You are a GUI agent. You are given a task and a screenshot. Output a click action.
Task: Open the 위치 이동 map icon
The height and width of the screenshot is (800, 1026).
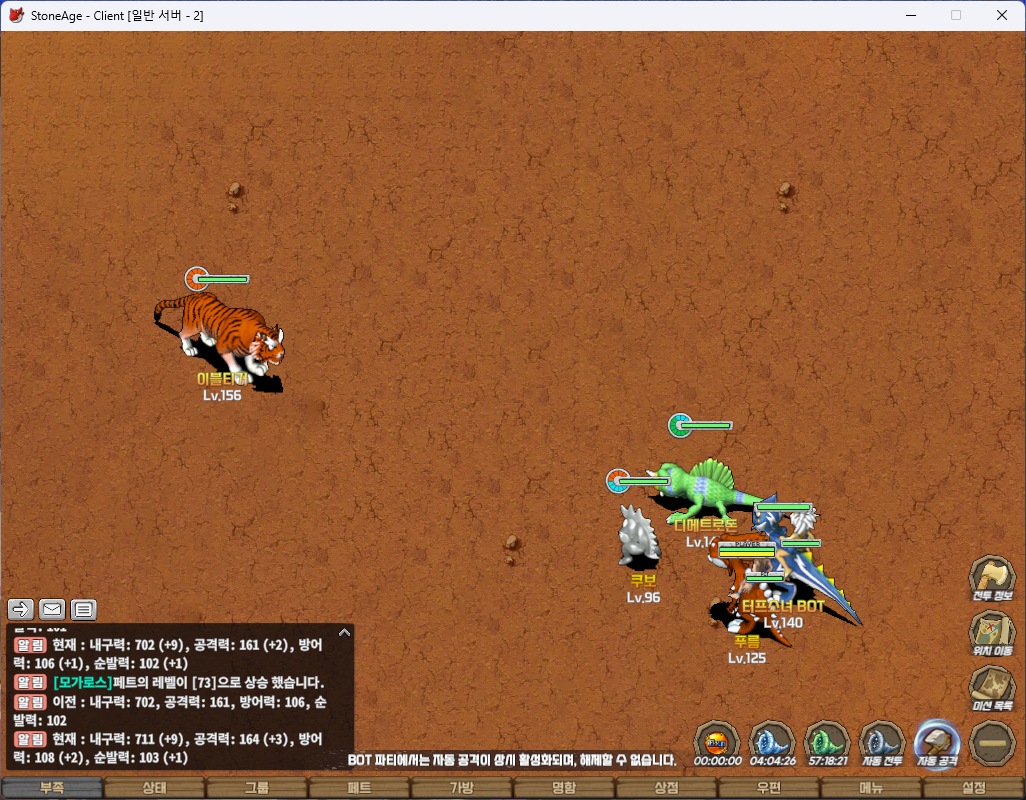pyautogui.click(x=992, y=632)
